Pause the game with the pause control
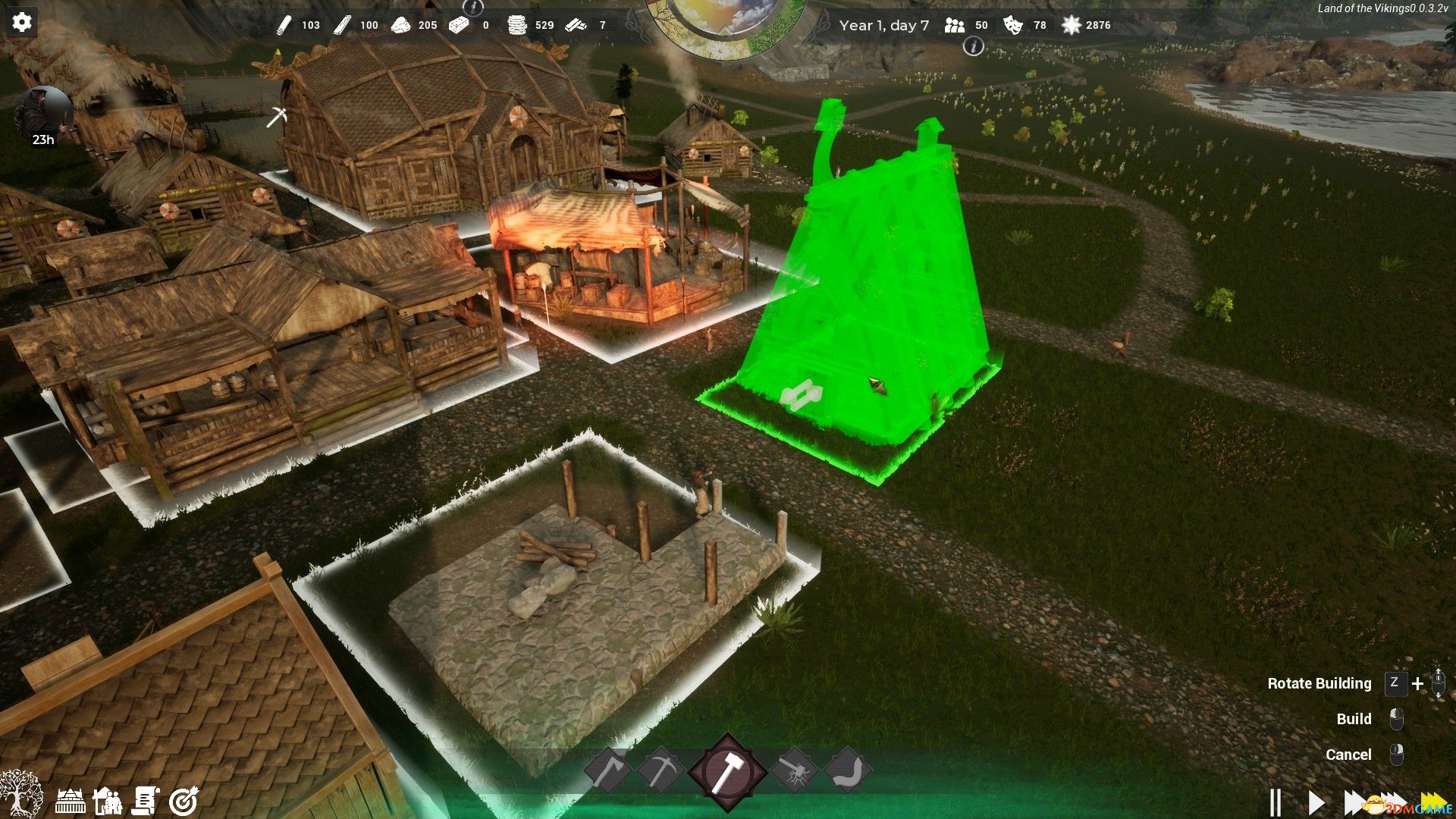This screenshot has height=819, width=1456. pos(1276,801)
